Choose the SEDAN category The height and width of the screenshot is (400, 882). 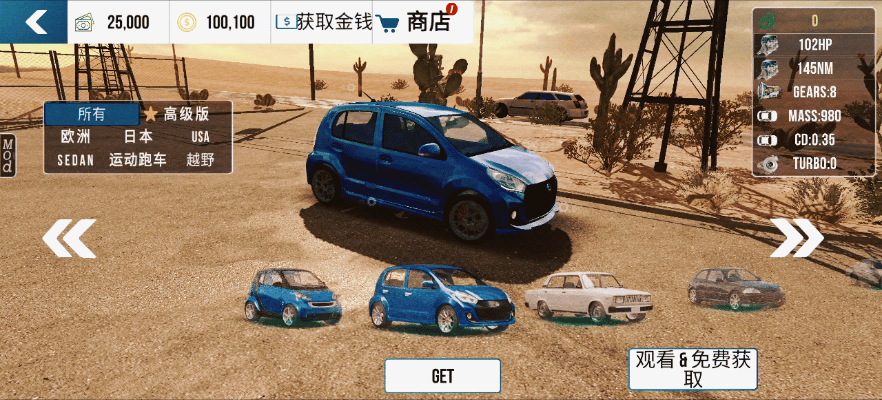point(75,160)
